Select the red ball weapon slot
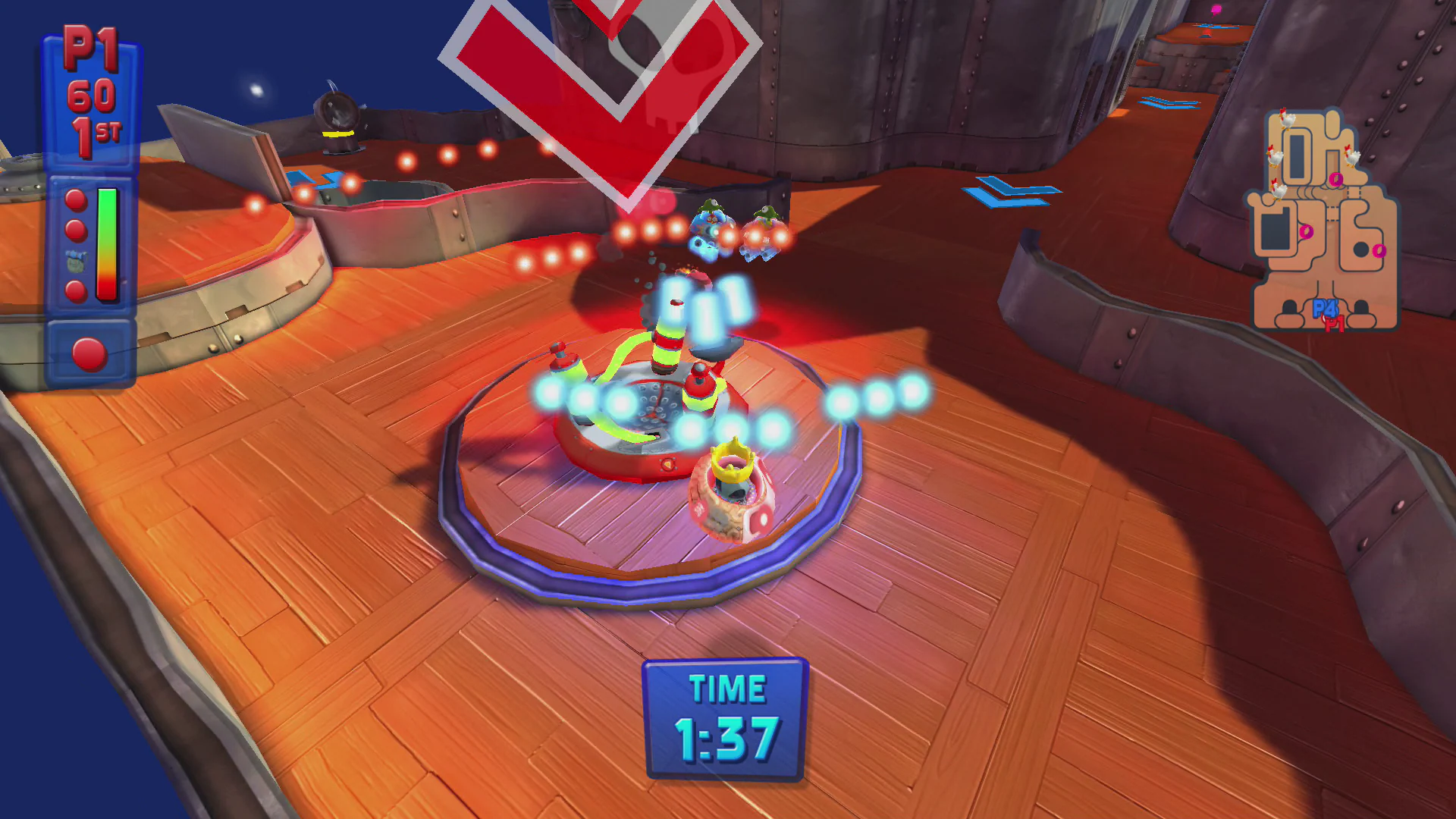Image resolution: width=1456 pixels, height=819 pixels. 89,354
